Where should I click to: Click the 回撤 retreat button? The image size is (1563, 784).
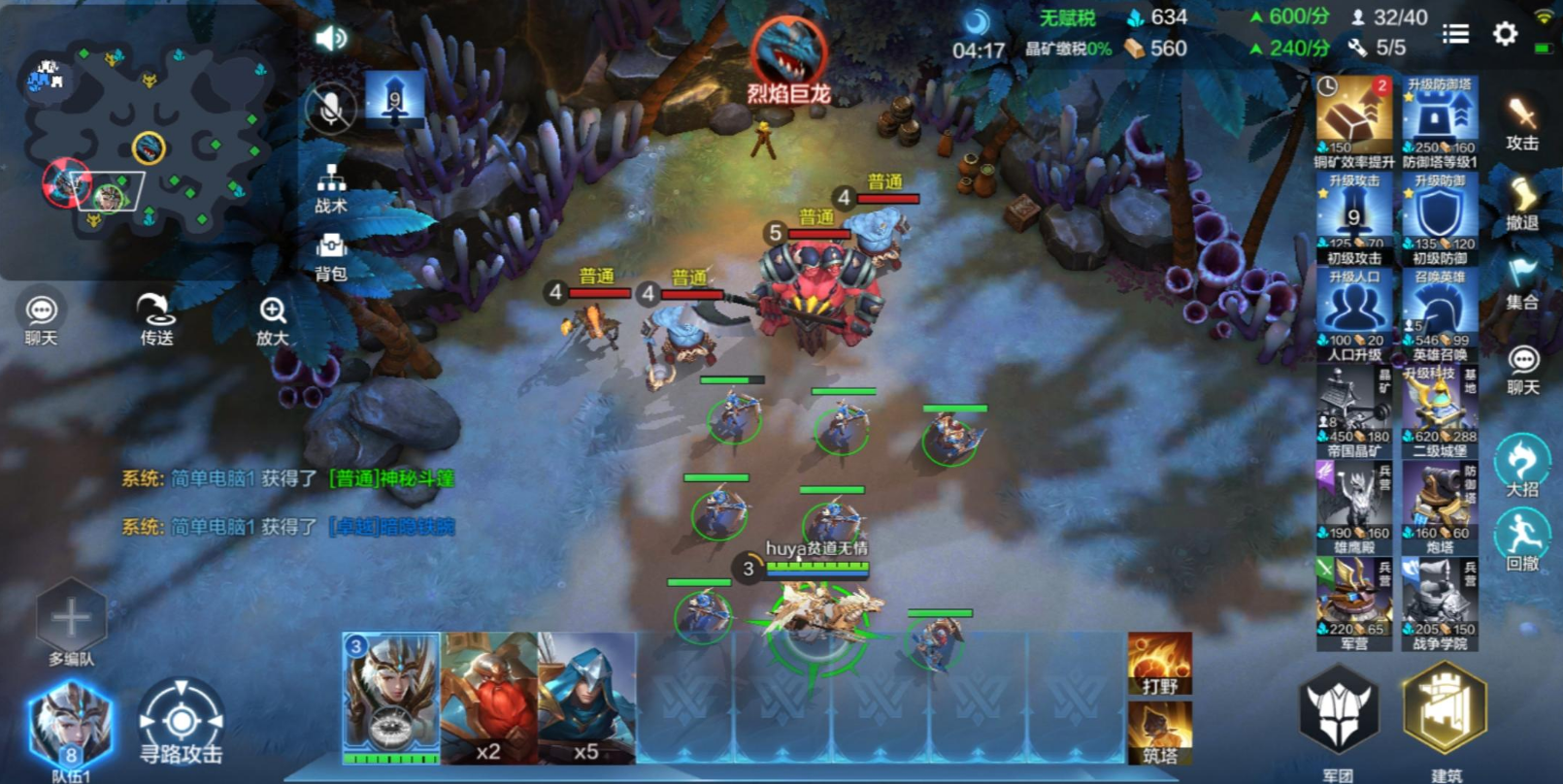(x=1521, y=537)
